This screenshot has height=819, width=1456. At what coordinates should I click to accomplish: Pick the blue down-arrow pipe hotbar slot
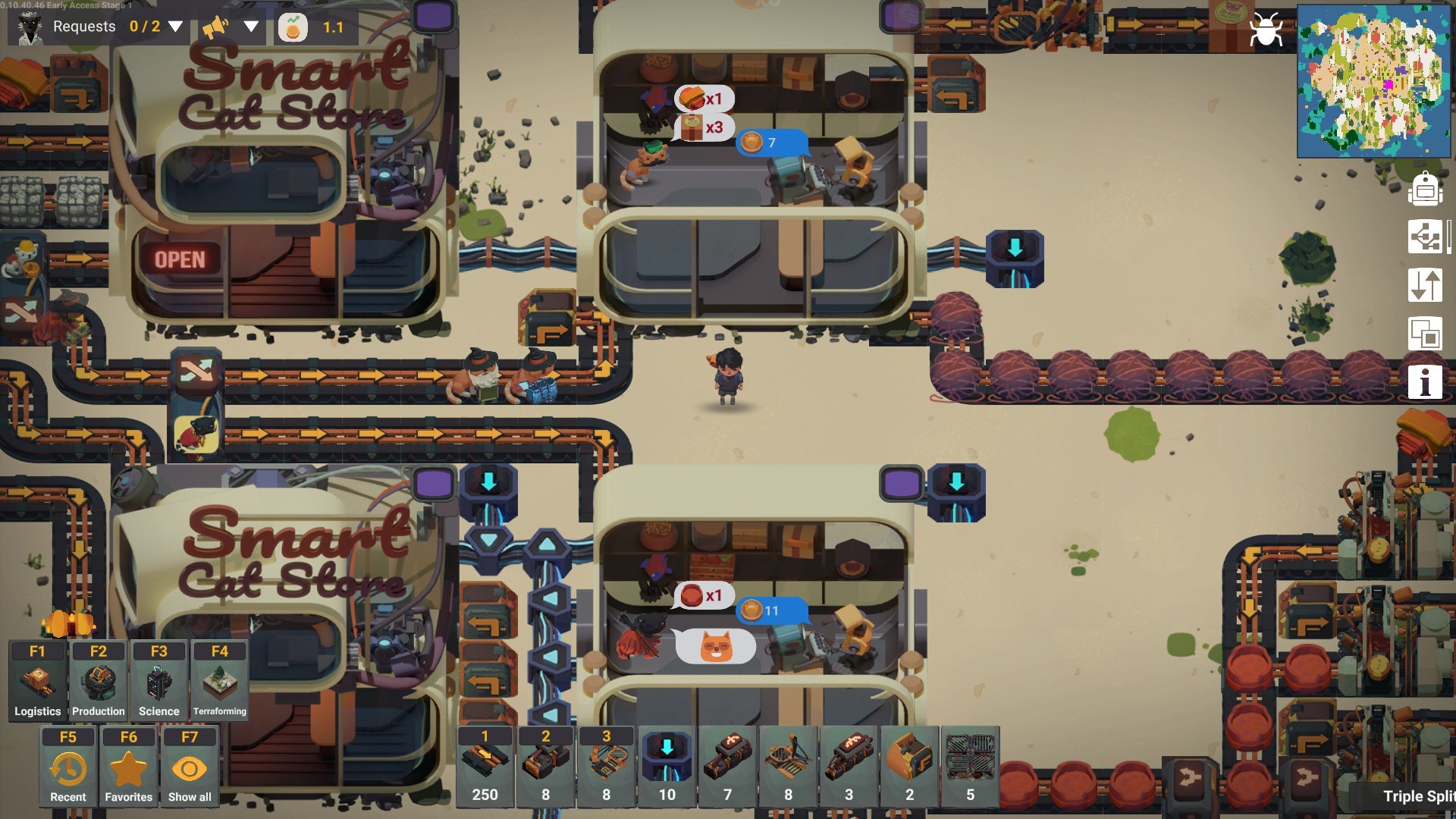click(667, 766)
